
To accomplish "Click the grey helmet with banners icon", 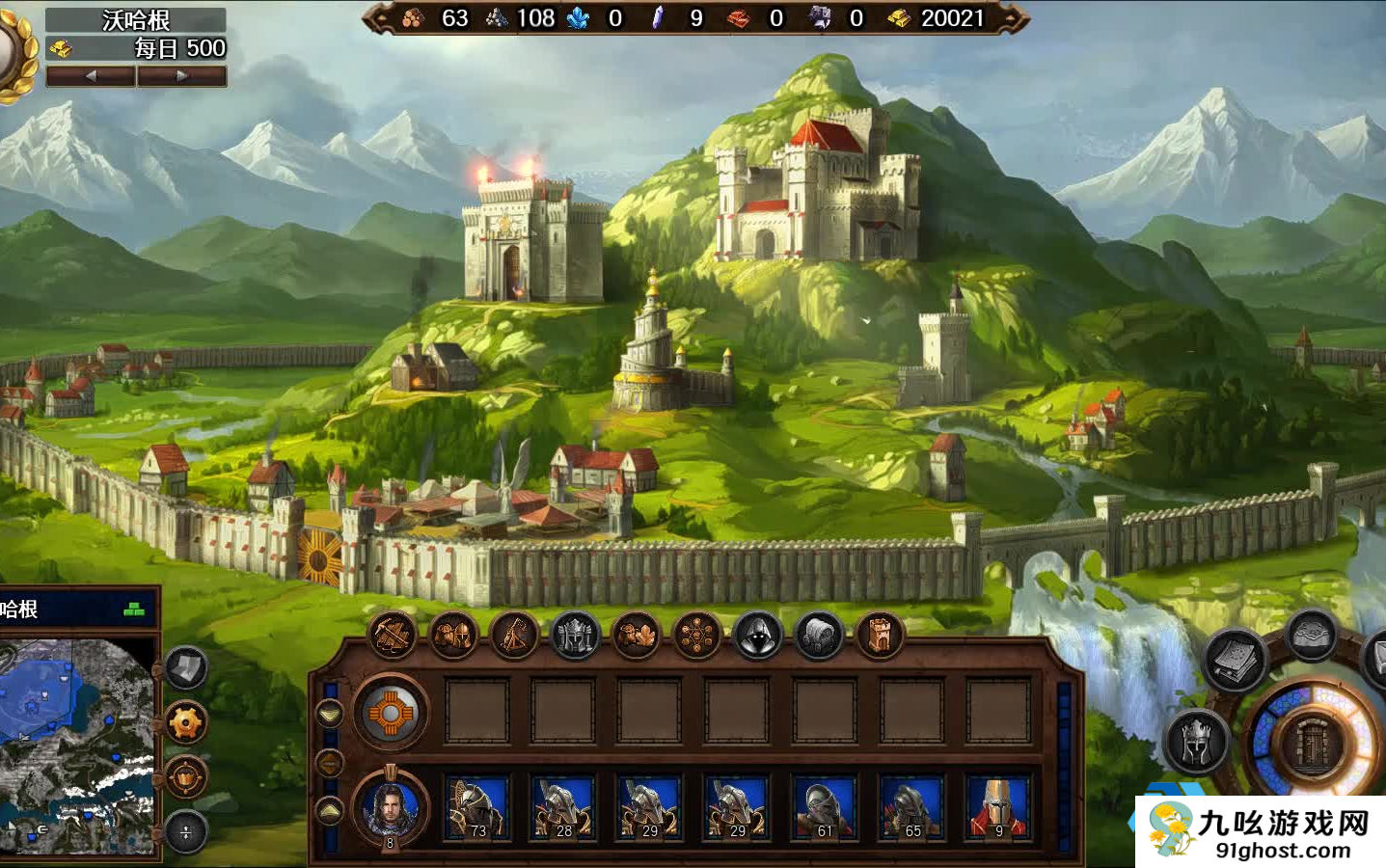I will (x=576, y=636).
